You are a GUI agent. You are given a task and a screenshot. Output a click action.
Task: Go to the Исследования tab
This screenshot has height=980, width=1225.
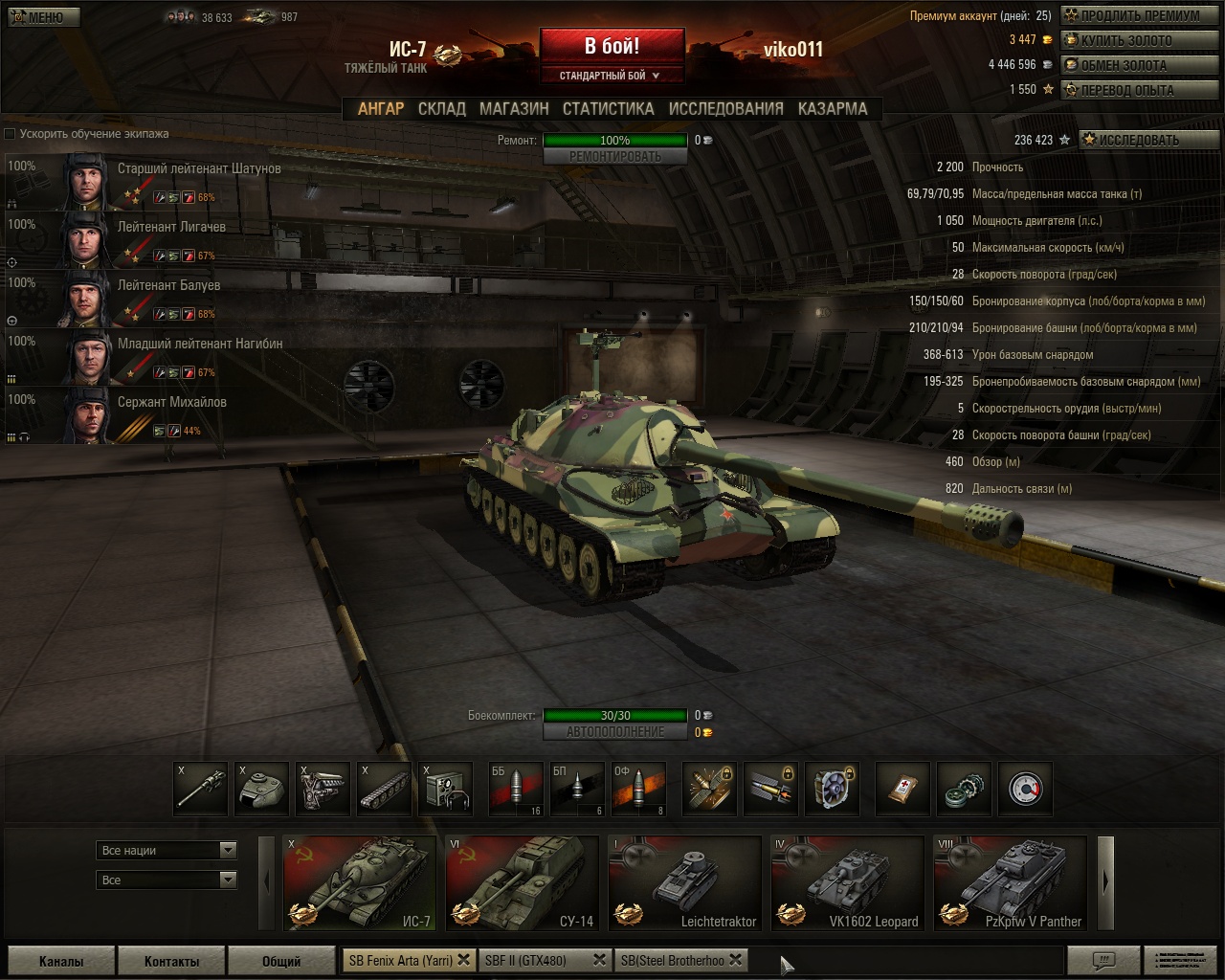coord(725,109)
